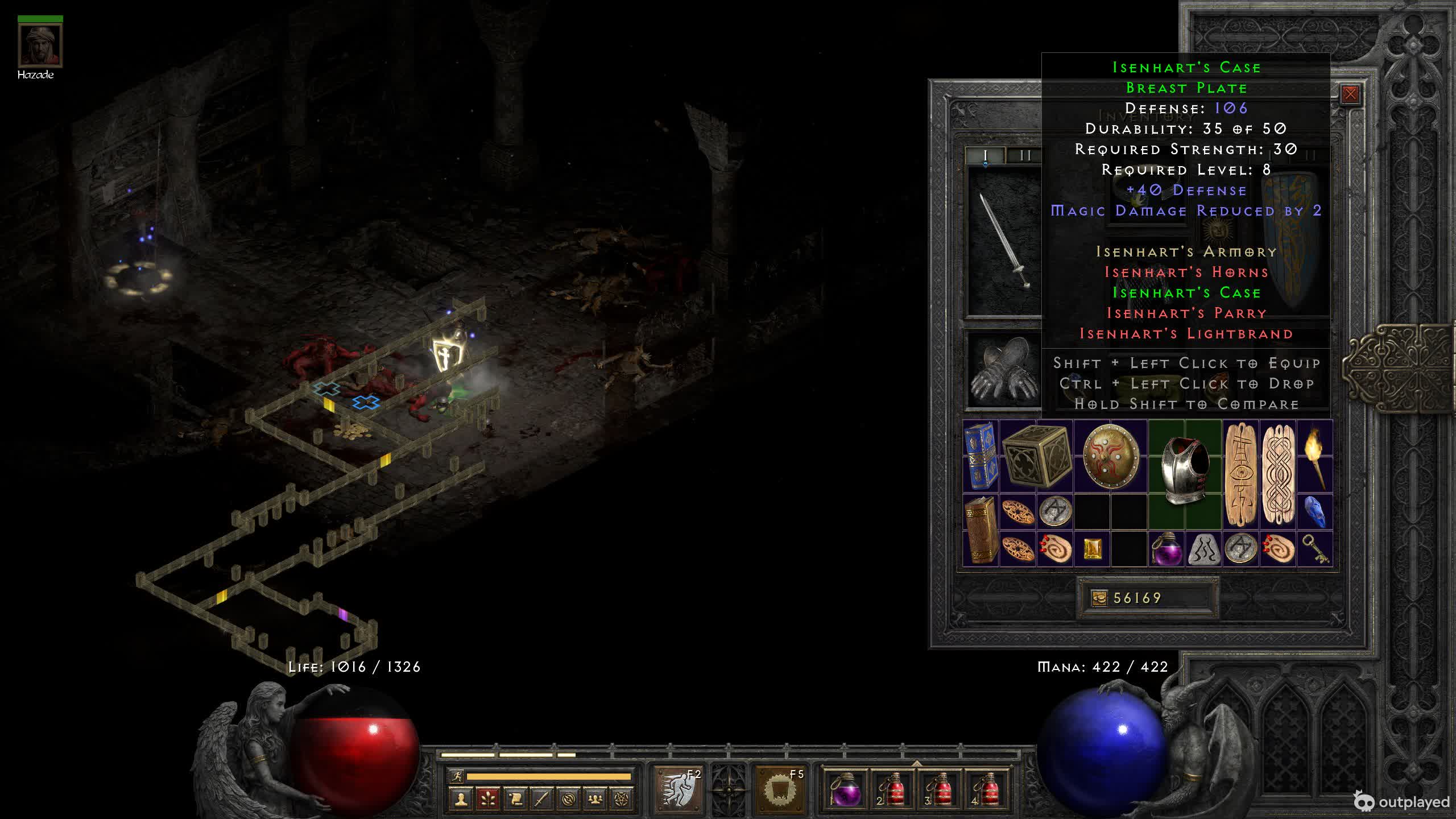Click the gold coin button
The height and width of the screenshot is (819, 1456).
1099,598
